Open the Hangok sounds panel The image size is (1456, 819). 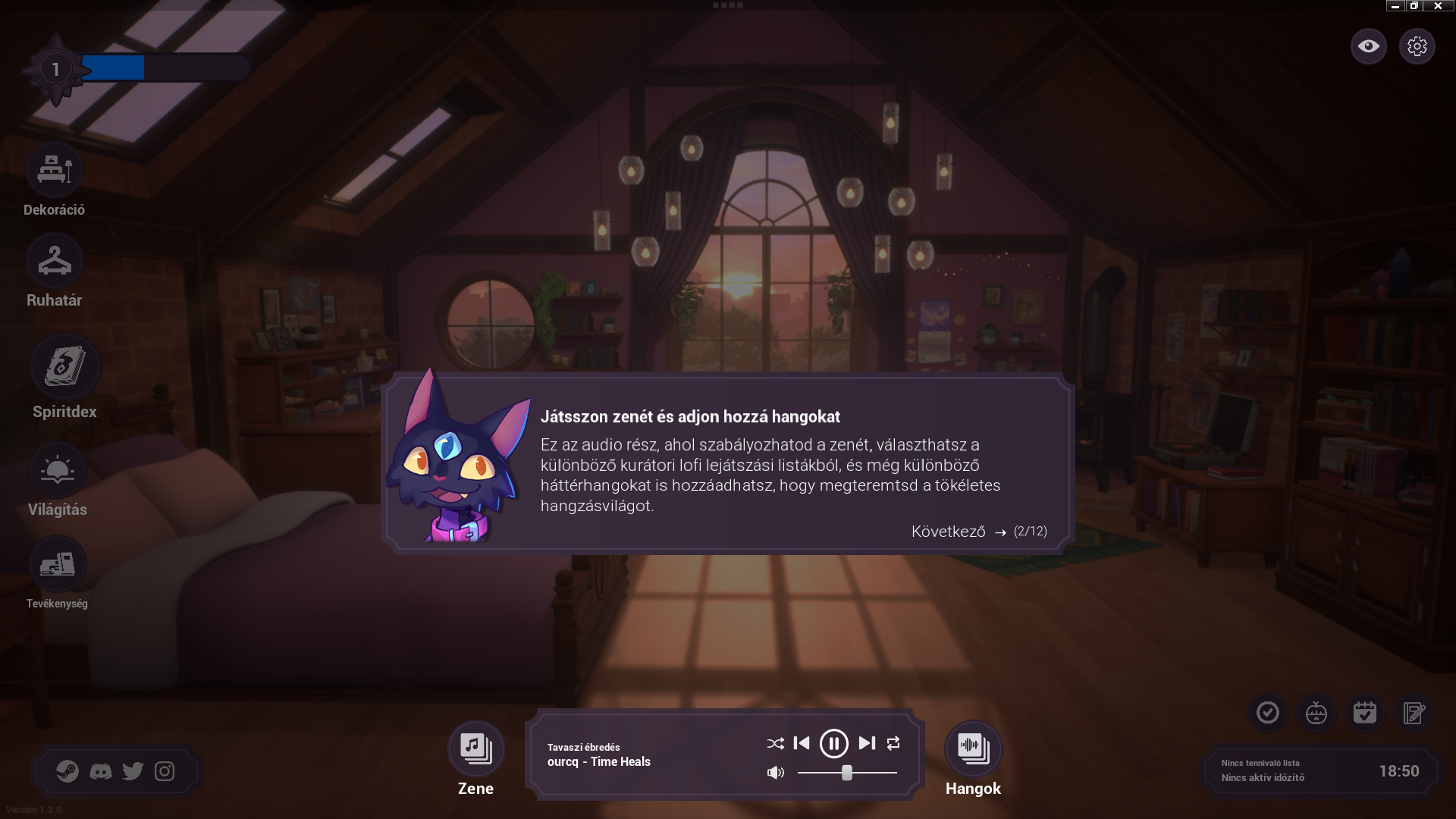973,748
